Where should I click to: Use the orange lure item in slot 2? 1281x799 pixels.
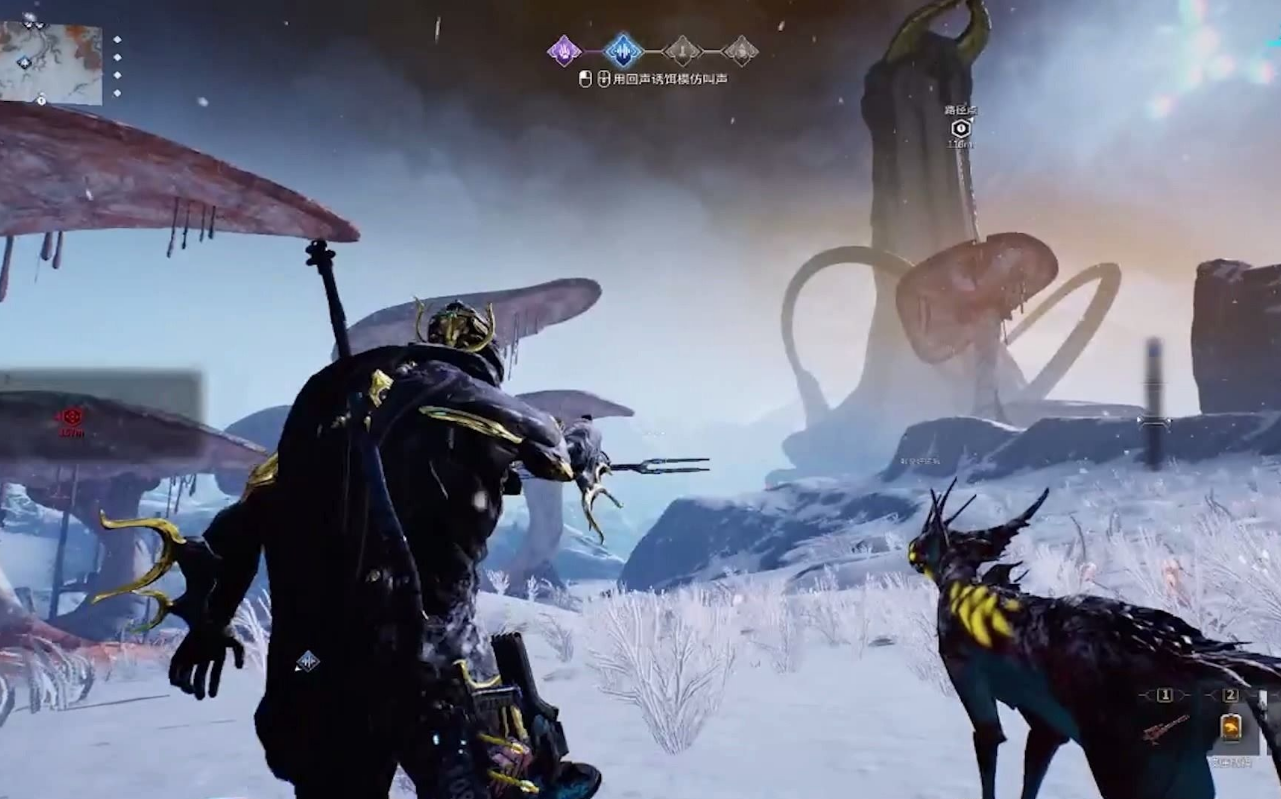coord(1231,727)
